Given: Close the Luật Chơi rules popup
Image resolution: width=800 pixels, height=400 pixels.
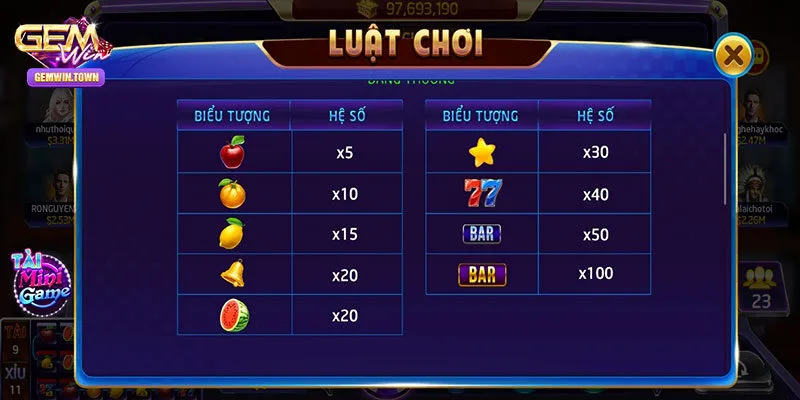Looking at the screenshot, I should [x=734, y=55].
